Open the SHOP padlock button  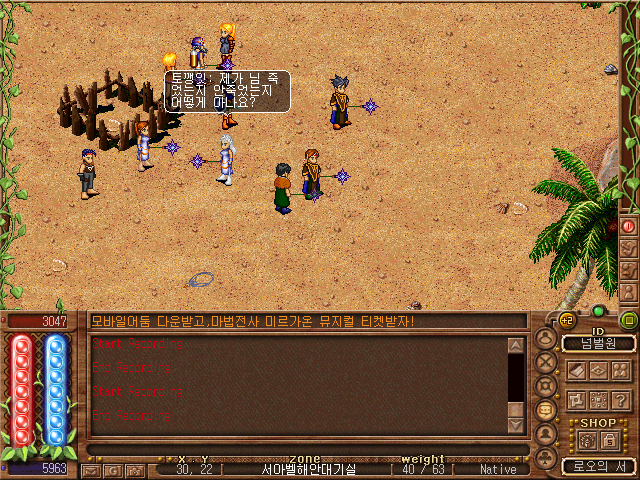608,441
